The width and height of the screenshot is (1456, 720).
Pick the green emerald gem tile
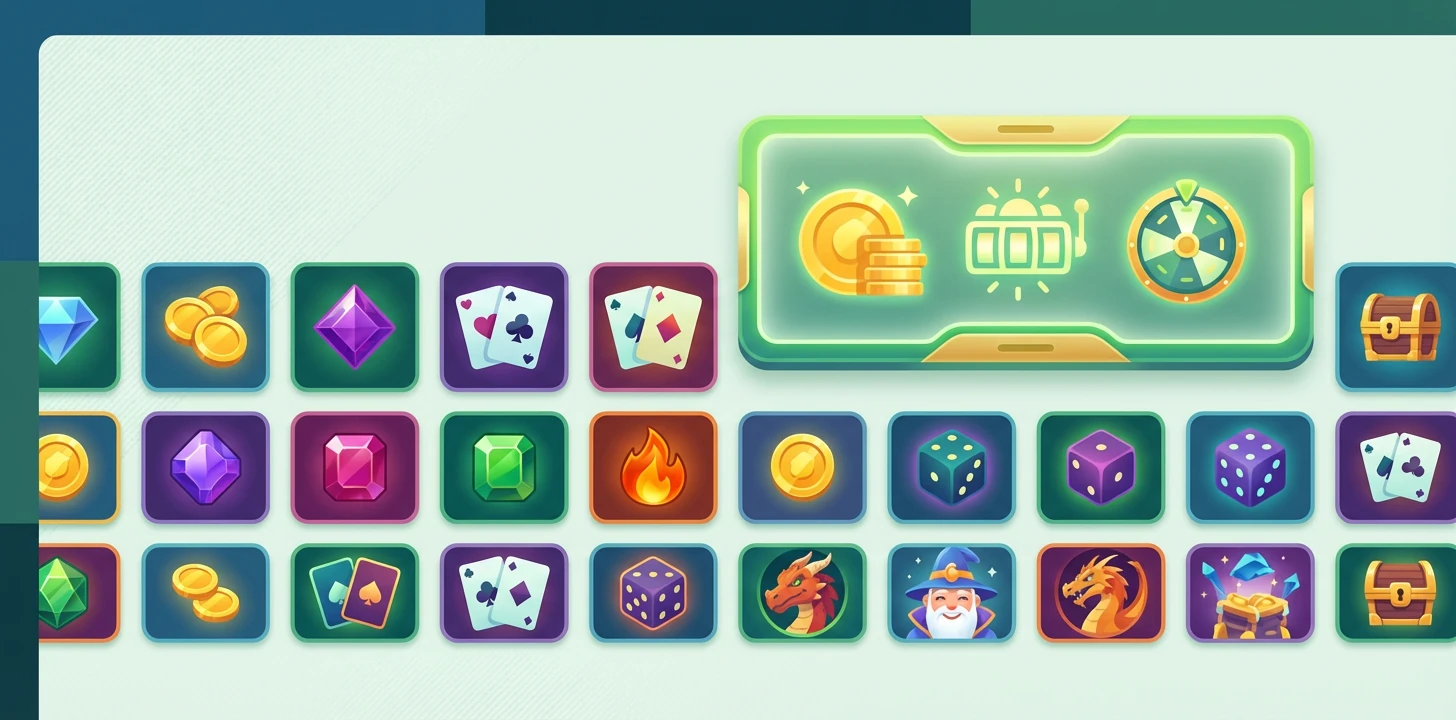tap(504, 467)
